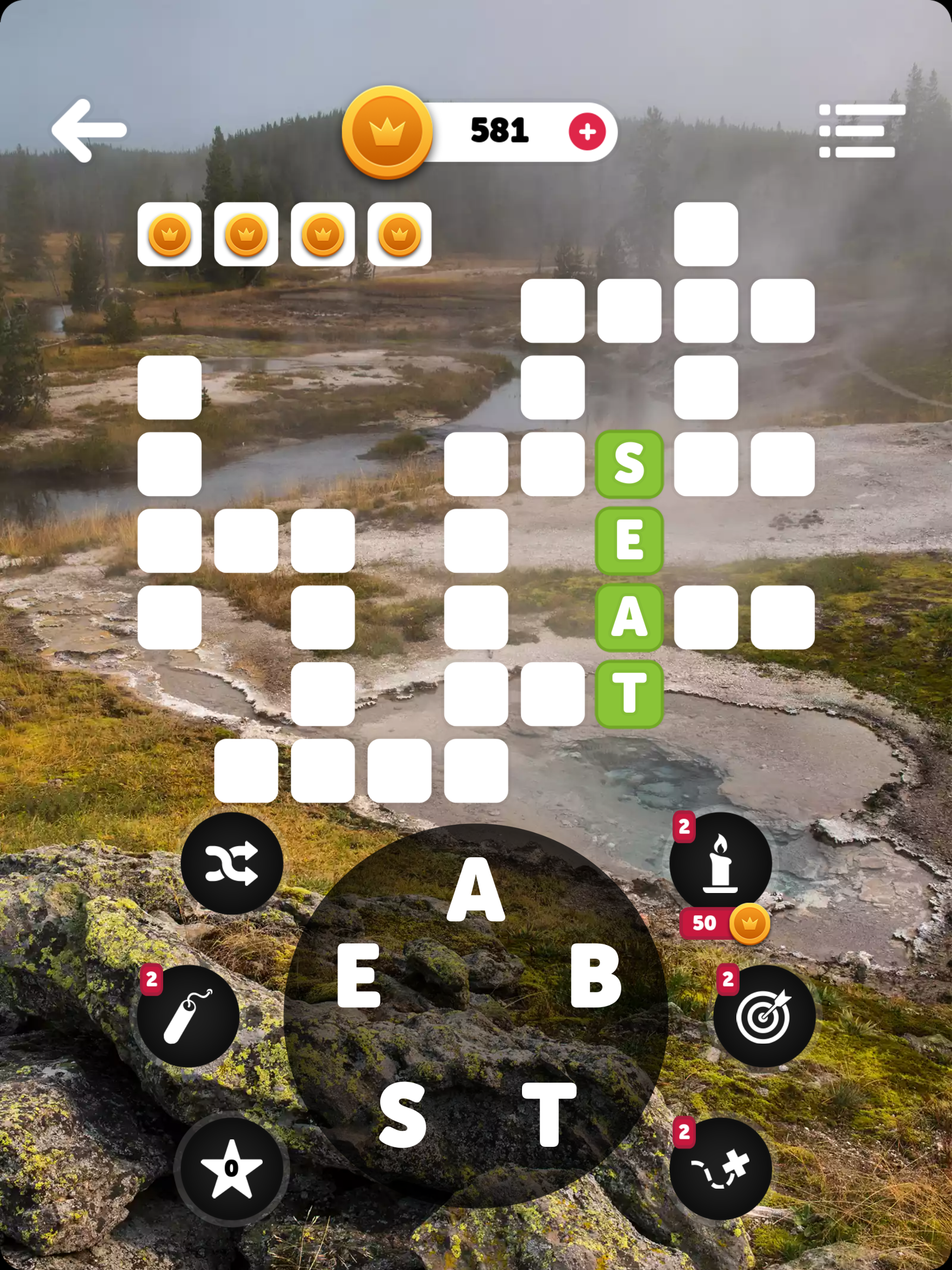This screenshot has width=952, height=1270.
Task: Click the large gold crown coin
Action: 387,132
